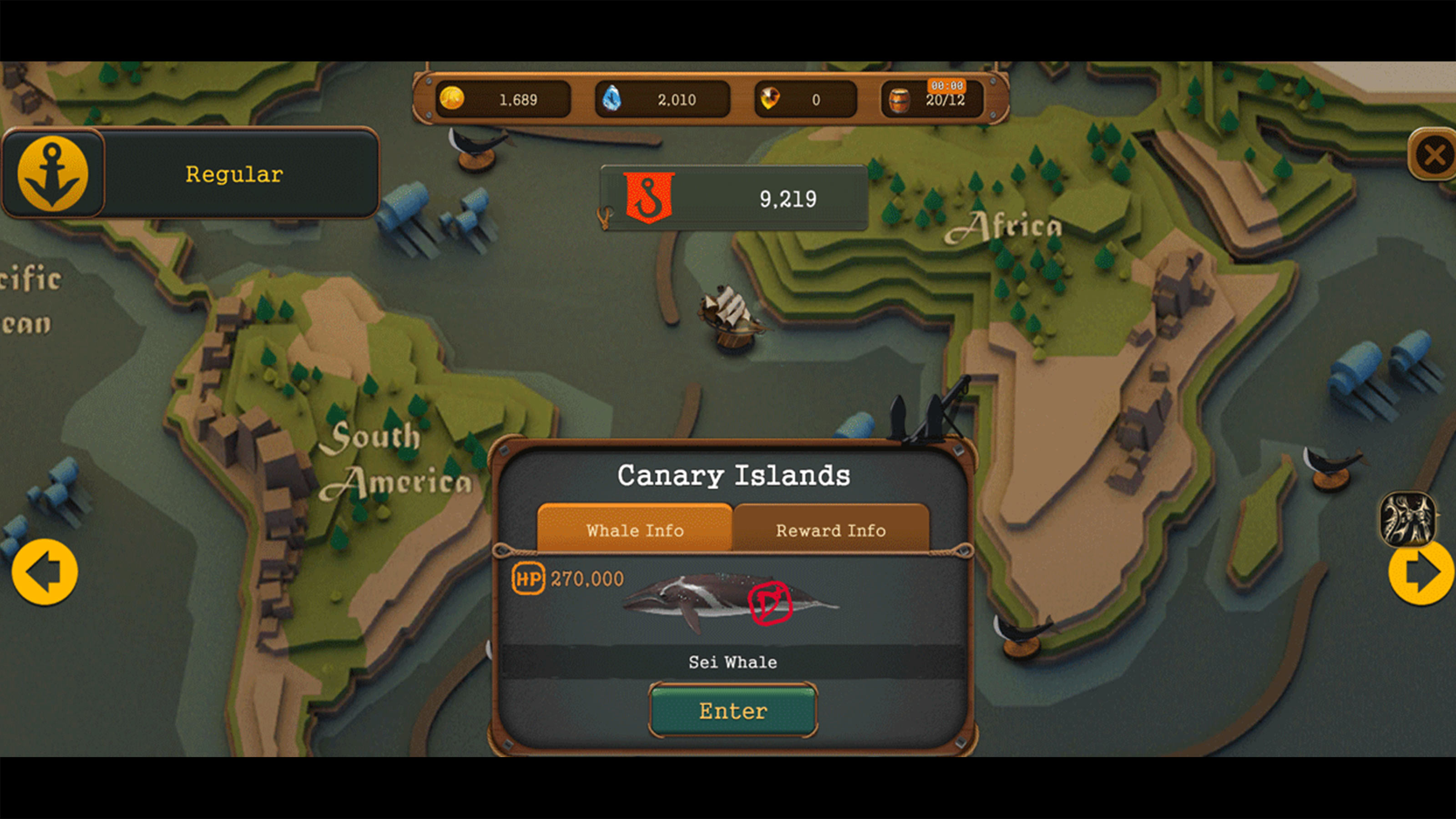Open the blue gem currency
The width and height of the screenshot is (1456, 819).
[662, 100]
